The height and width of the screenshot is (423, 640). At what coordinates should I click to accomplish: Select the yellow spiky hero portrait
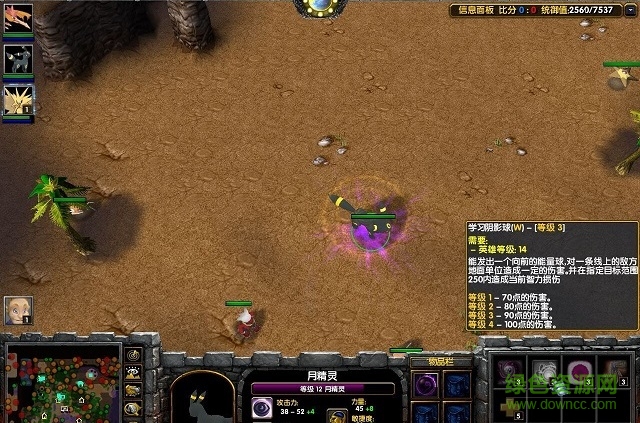[19, 98]
